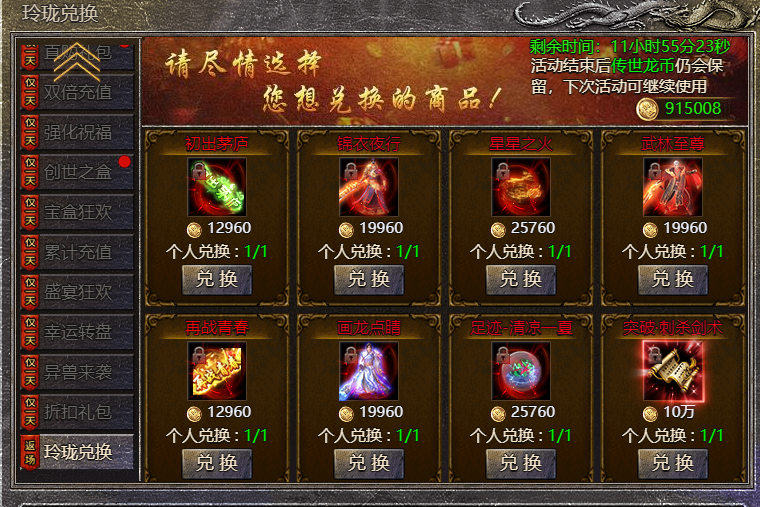Screen dimensions: 760x507
Task: Open the 幸运转盘 tab
Action: [x=78, y=332]
